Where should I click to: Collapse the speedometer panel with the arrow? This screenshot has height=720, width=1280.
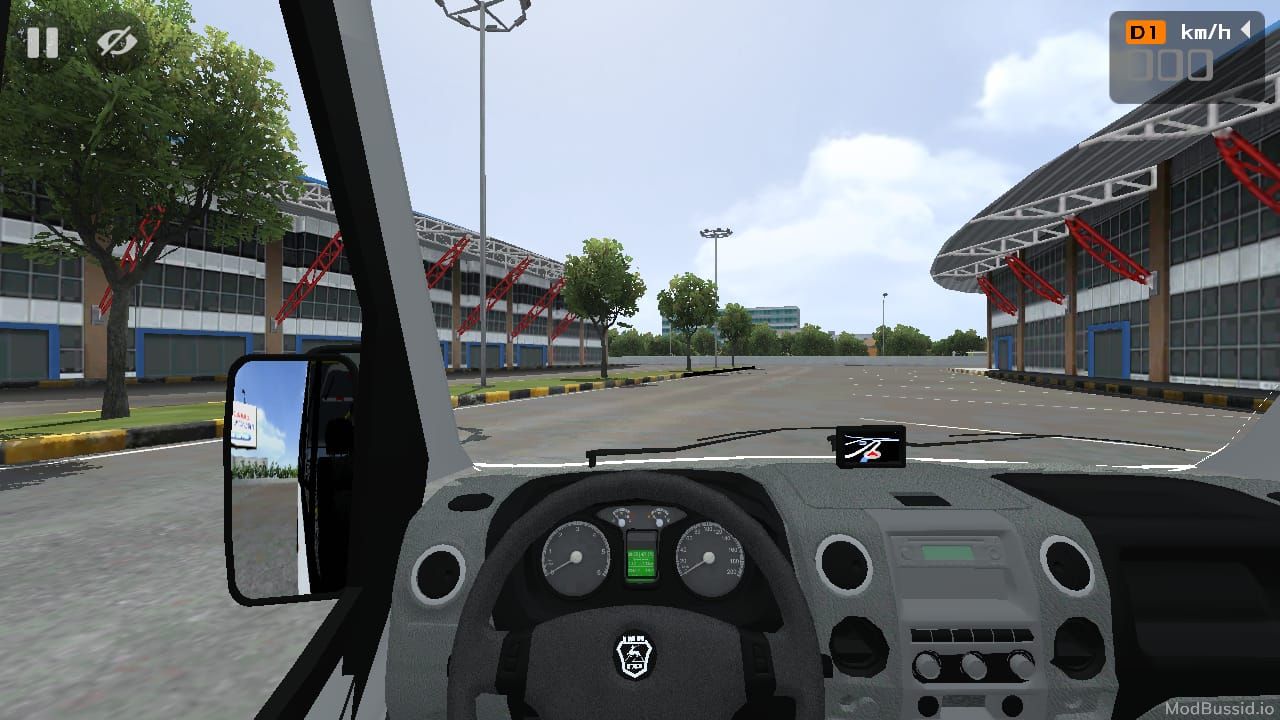click(x=1246, y=31)
